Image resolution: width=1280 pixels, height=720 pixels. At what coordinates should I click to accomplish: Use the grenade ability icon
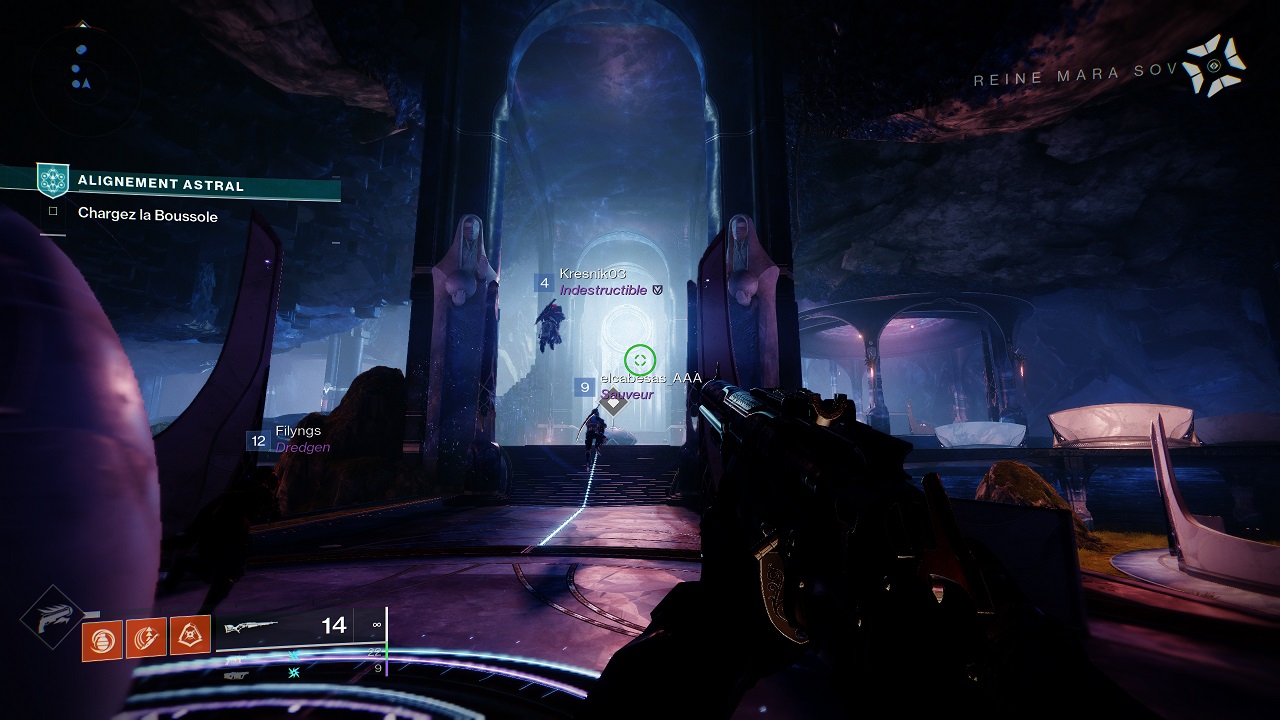(x=102, y=638)
